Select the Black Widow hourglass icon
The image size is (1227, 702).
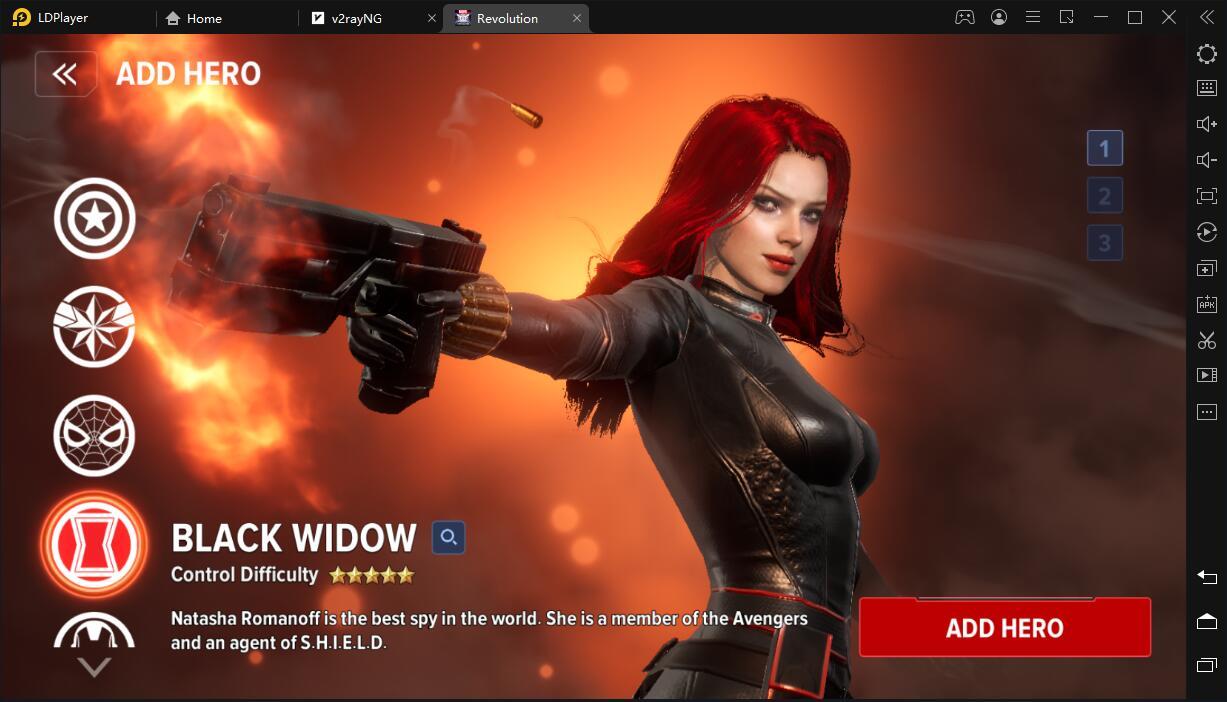94,543
